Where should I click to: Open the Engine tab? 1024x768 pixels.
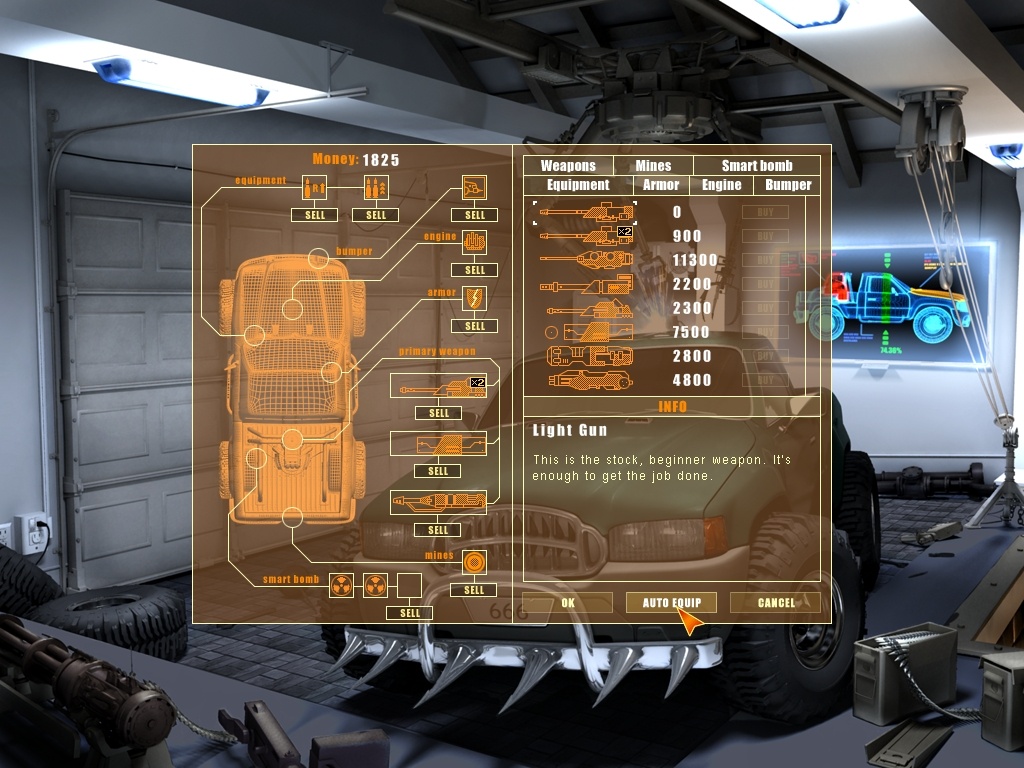(x=721, y=185)
